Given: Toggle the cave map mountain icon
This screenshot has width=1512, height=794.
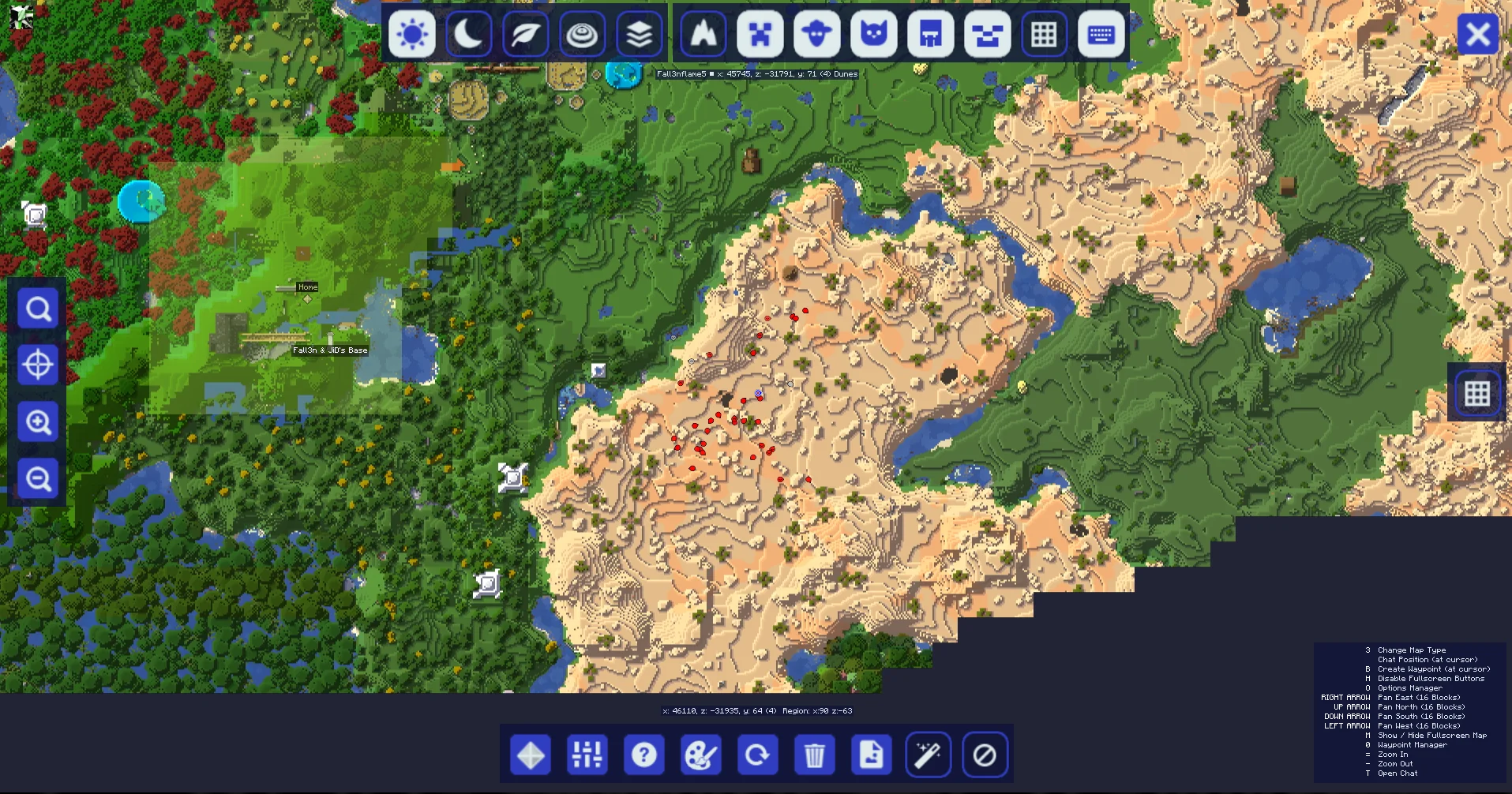Looking at the screenshot, I should point(703,35).
